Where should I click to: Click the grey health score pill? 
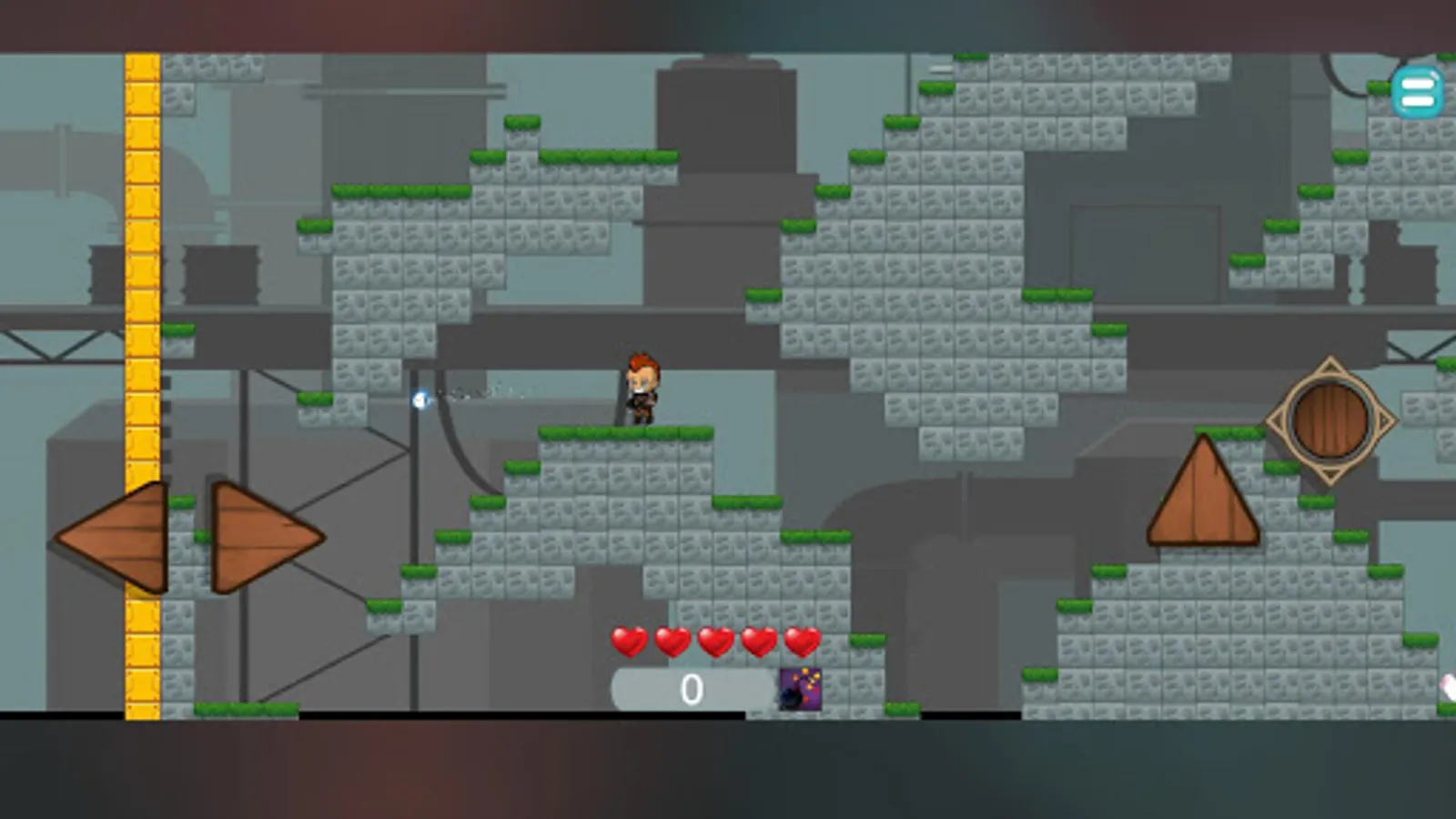[x=693, y=689]
